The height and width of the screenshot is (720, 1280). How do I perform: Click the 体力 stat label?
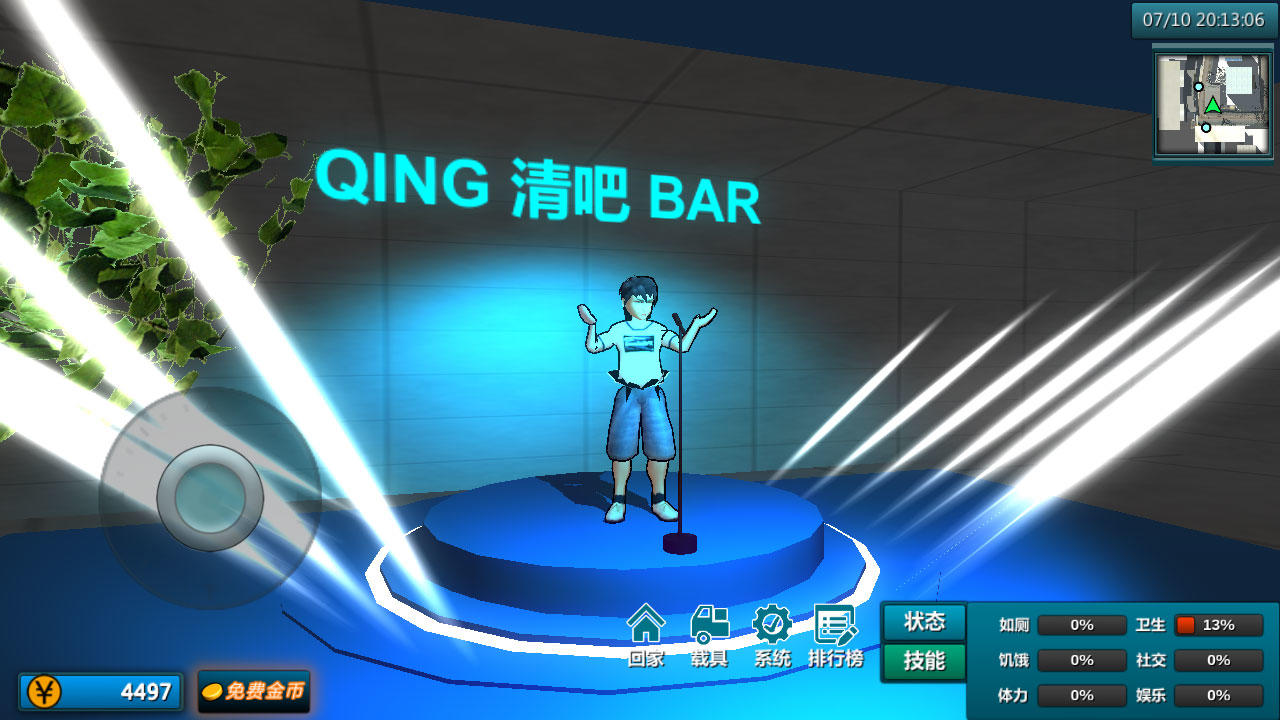click(1012, 694)
